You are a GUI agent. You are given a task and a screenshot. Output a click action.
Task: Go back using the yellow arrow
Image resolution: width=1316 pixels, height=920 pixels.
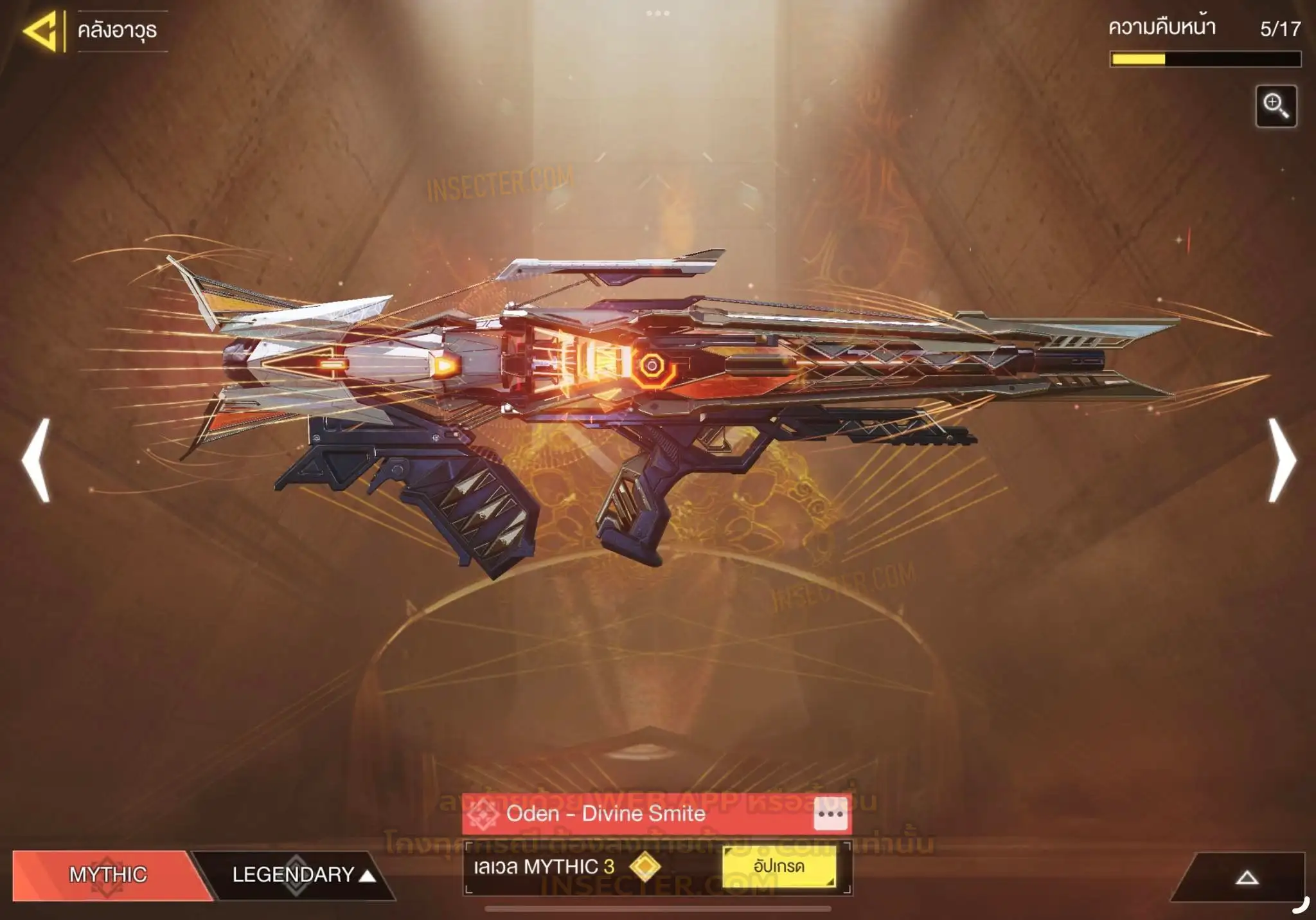(x=41, y=30)
